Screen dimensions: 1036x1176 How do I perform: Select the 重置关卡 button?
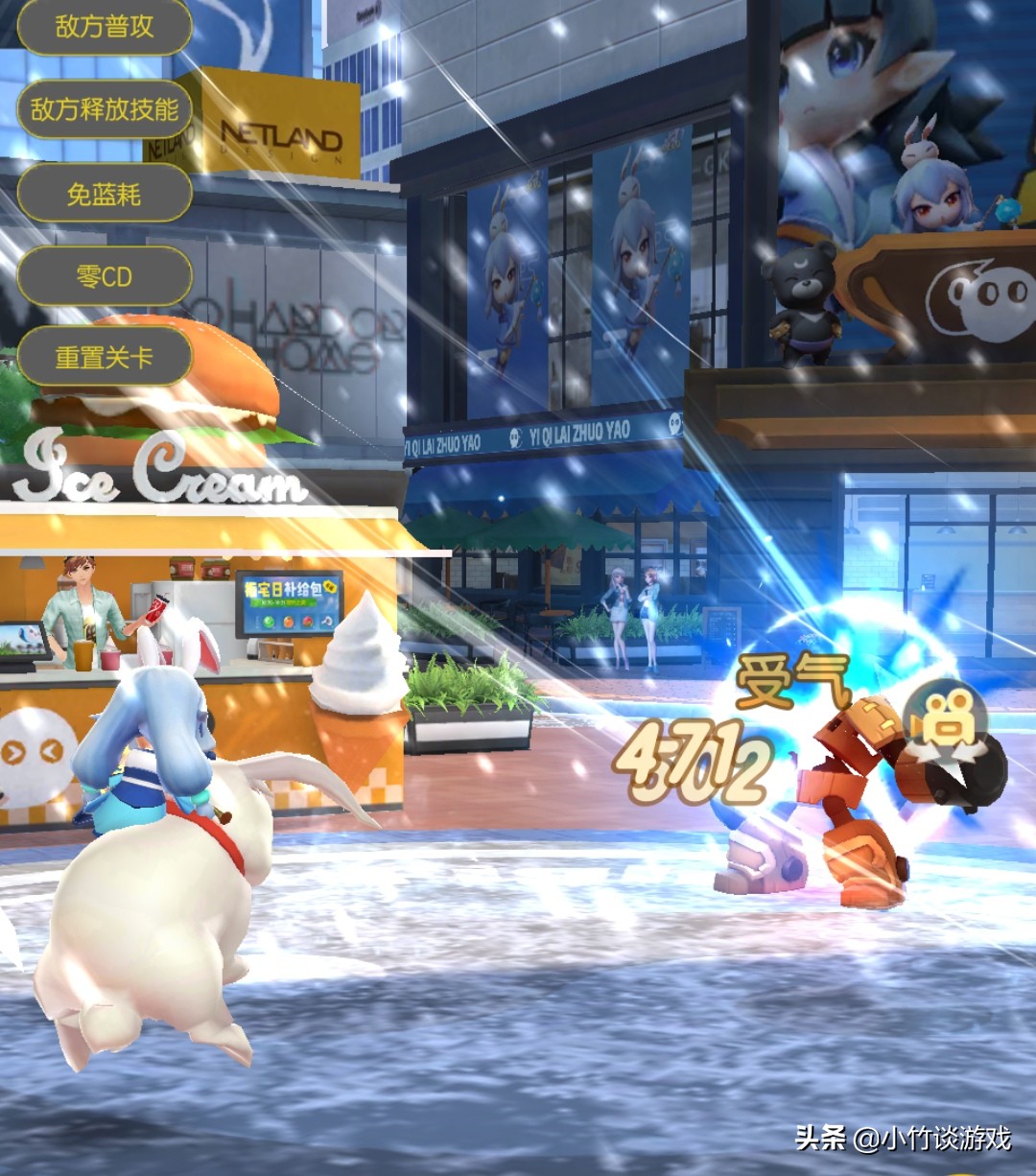click(x=105, y=358)
